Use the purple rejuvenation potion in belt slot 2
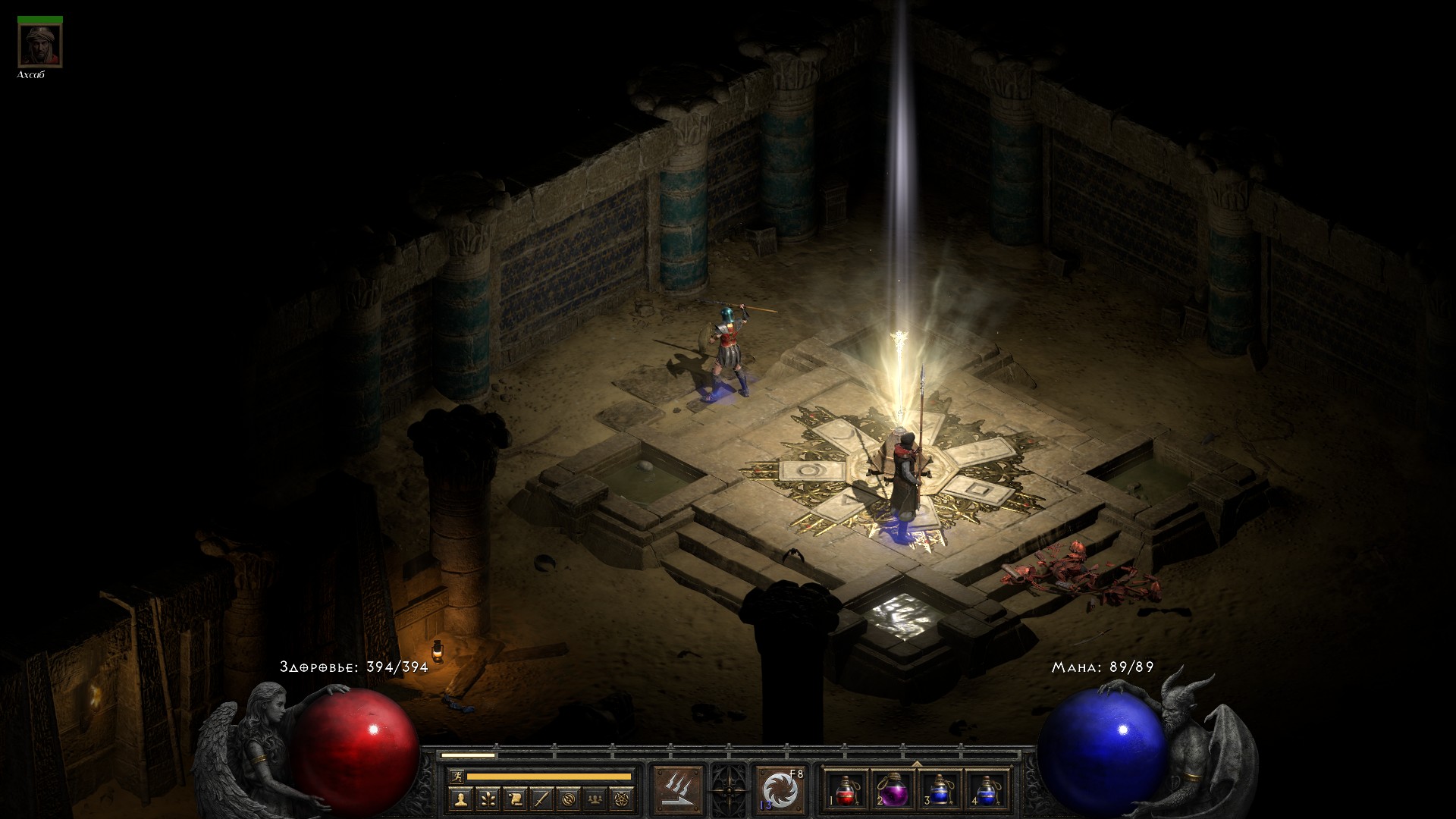The width and height of the screenshot is (1456, 819). pyautogui.click(x=893, y=791)
